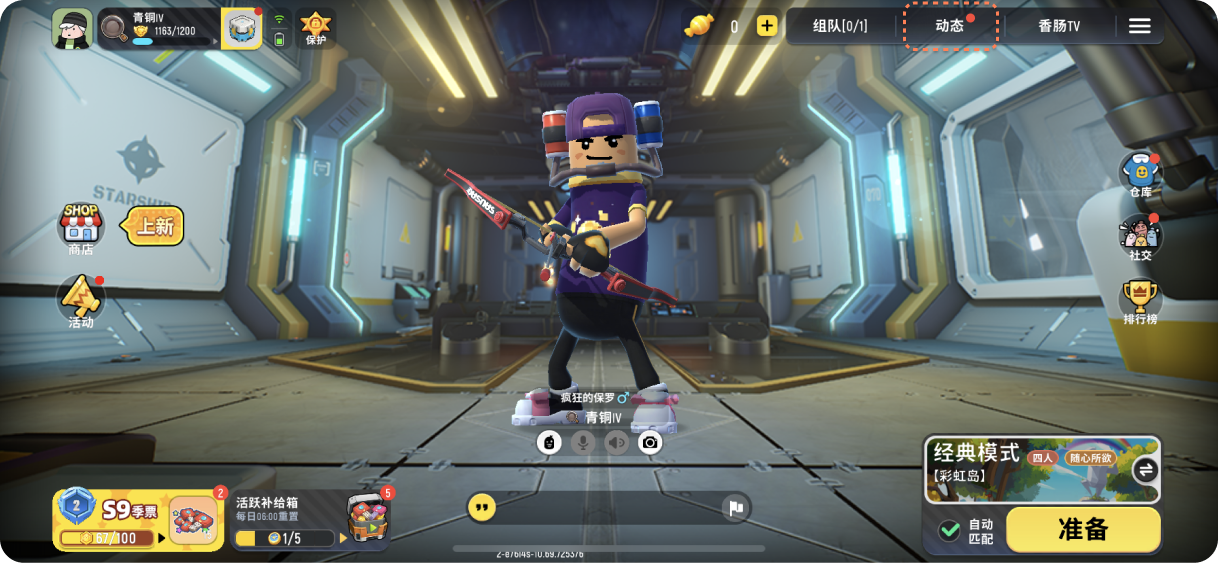Screen dimensions: 1219x563
Task: Toggle the 自动匹配 auto-match checkbox
Action: tap(949, 530)
